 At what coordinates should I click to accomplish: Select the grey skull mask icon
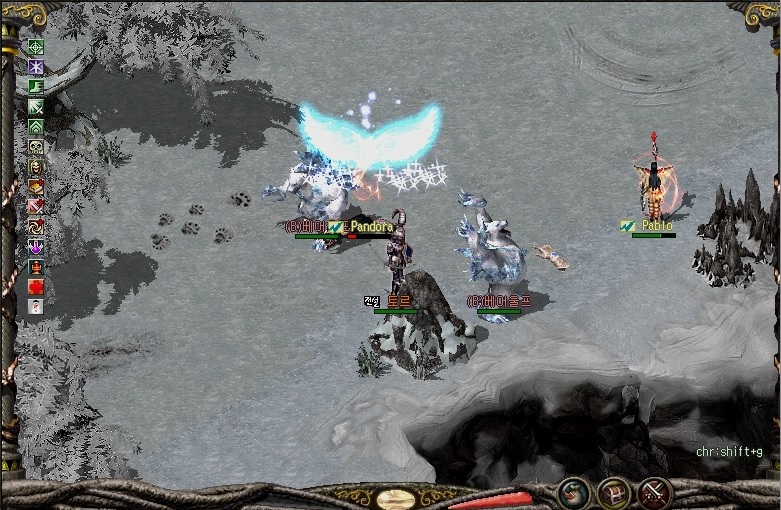point(36,147)
